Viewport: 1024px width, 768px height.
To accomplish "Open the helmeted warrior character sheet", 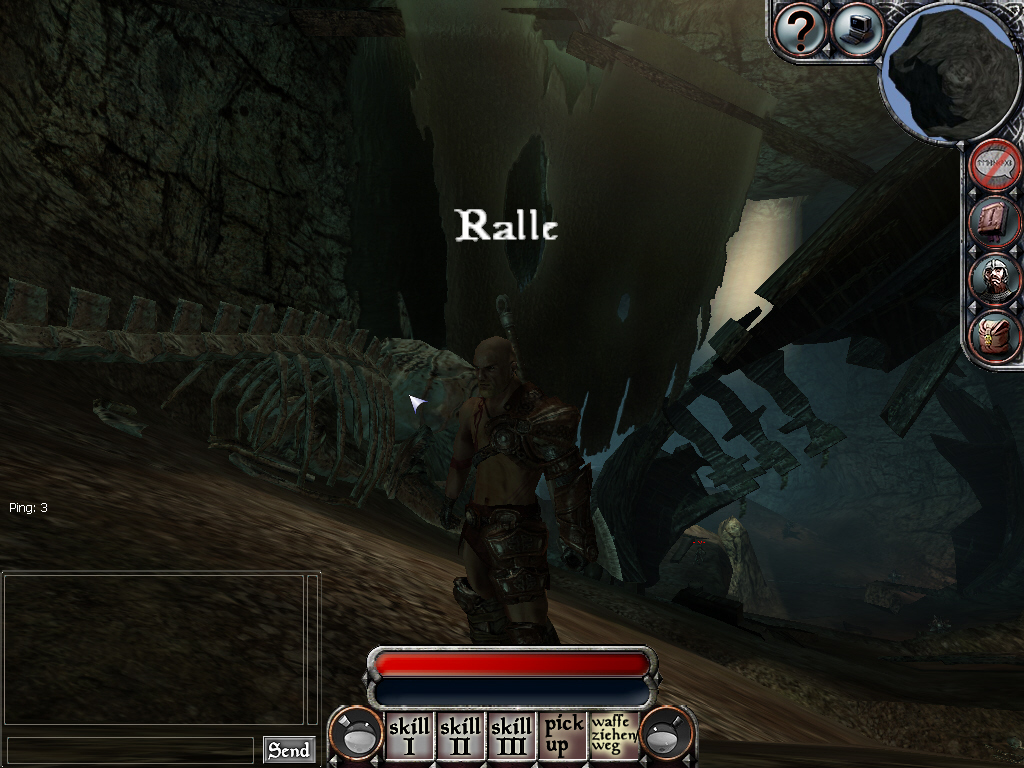I will 996,279.
